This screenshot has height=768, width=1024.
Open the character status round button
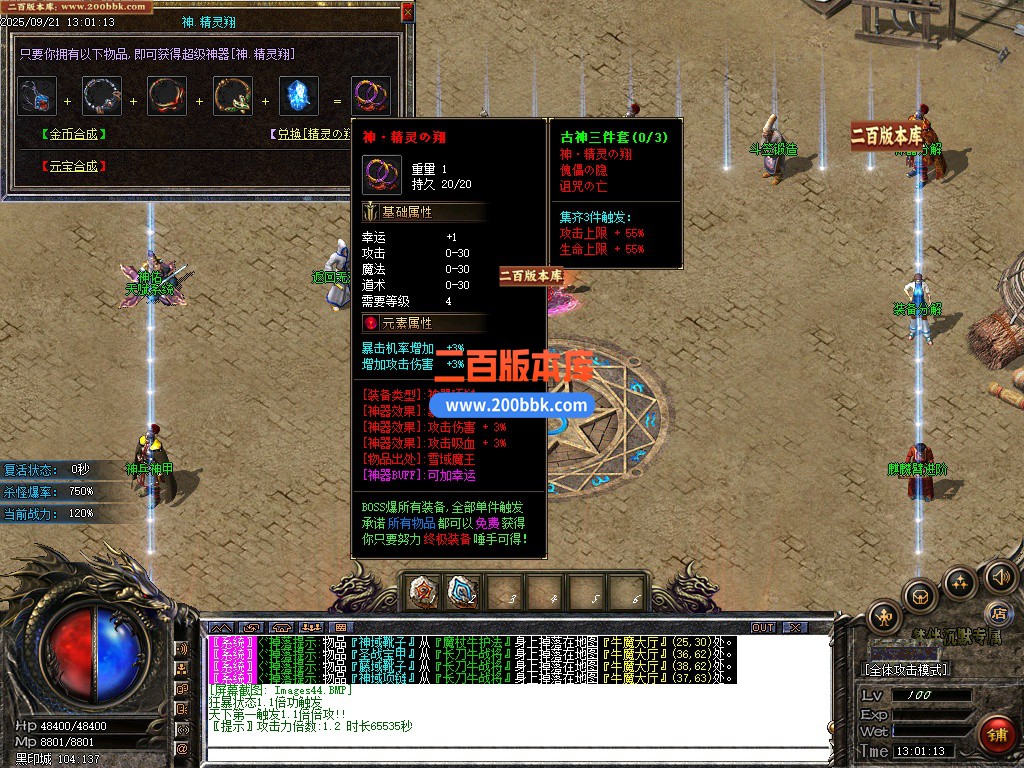click(x=883, y=616)
